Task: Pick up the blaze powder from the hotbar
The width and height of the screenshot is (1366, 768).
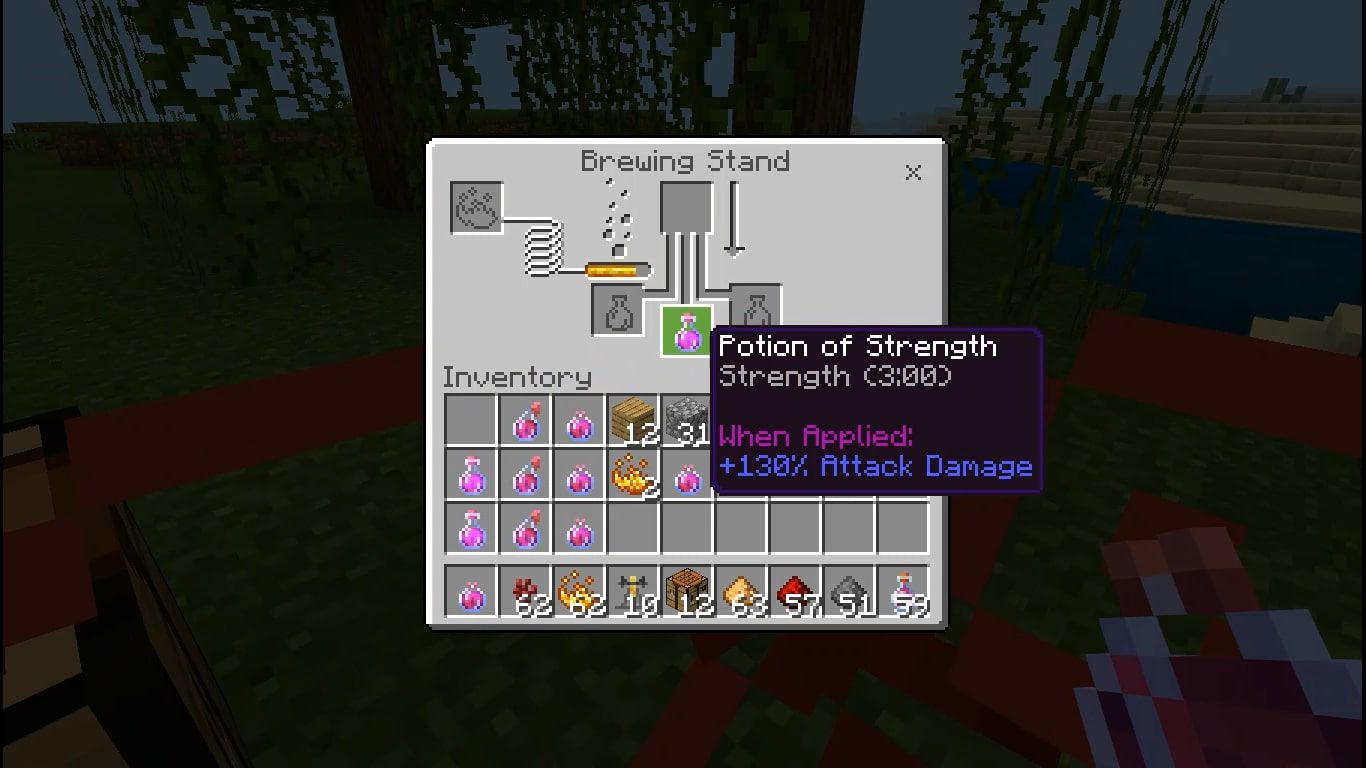Action: coord(580,590)
